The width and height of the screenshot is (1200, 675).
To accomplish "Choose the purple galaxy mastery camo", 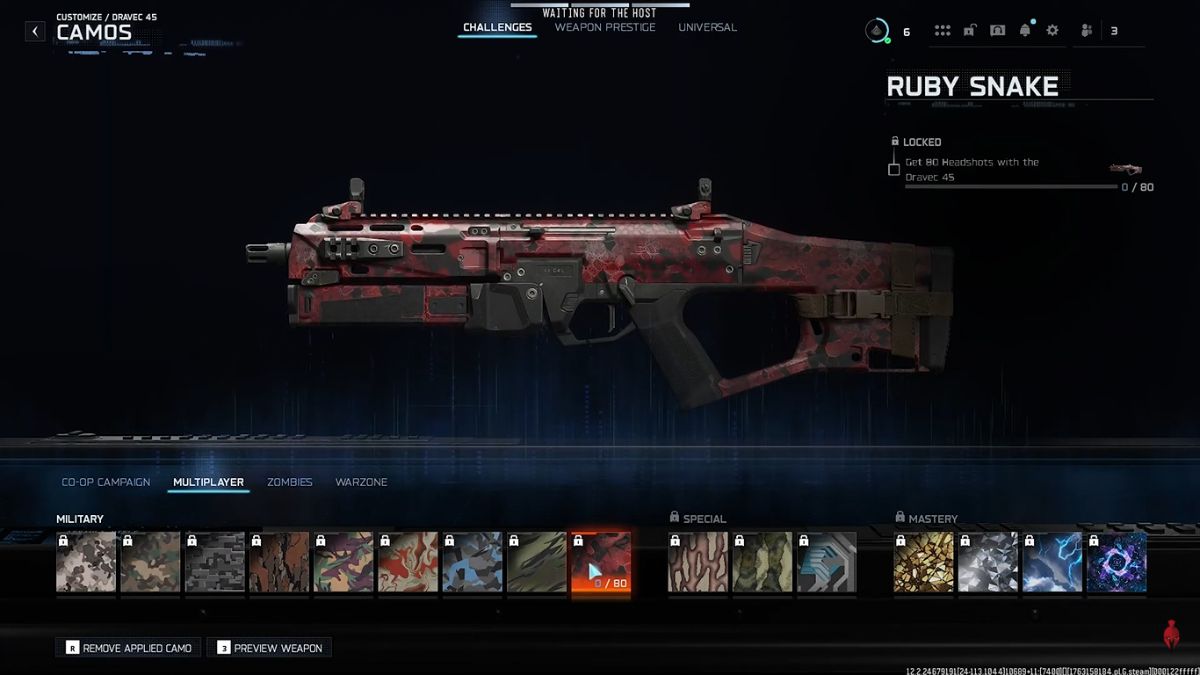I will pyautogui.click(x=1116, y=563).
